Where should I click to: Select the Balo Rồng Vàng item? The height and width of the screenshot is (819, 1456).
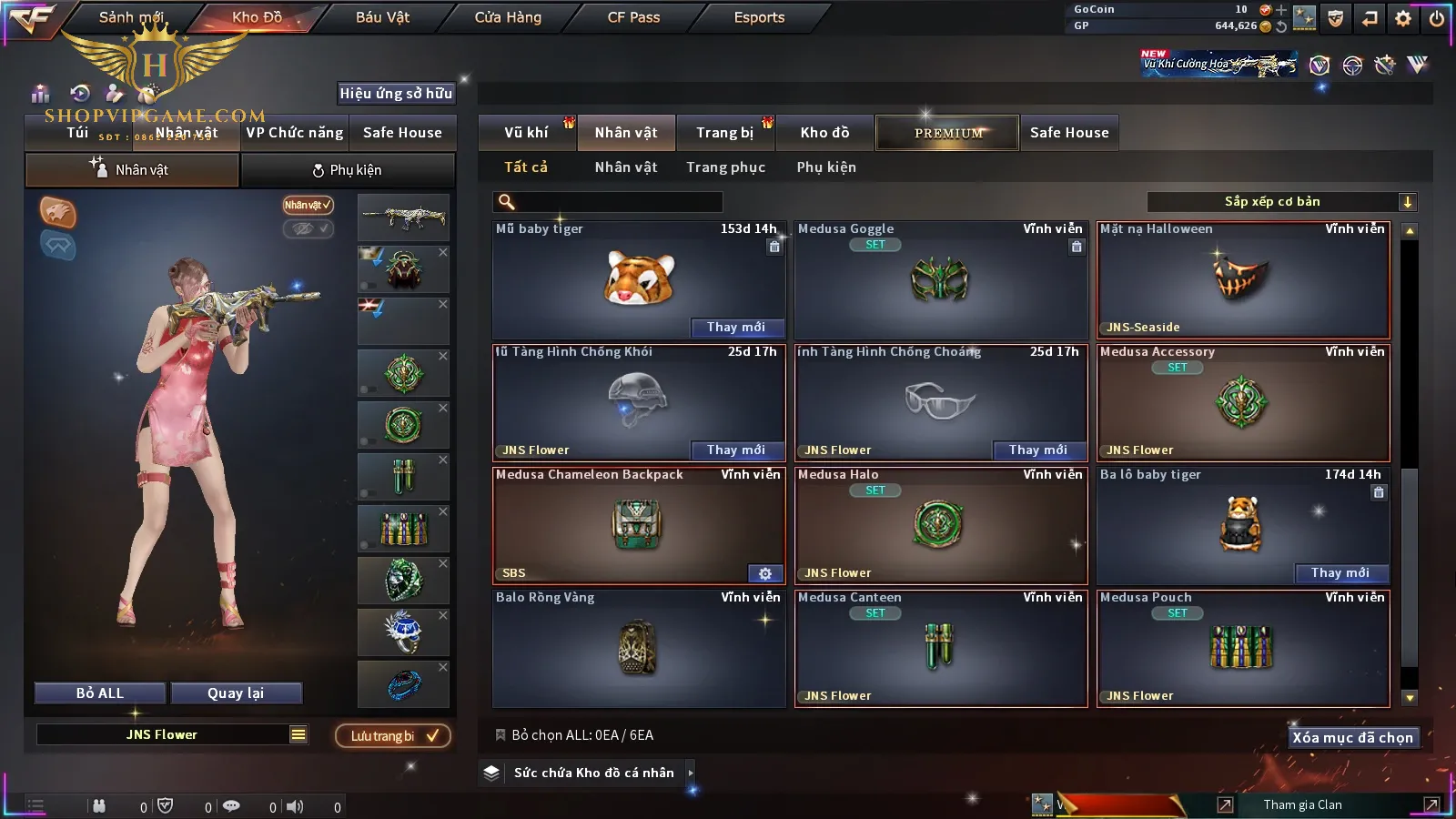tap(638, 646)
